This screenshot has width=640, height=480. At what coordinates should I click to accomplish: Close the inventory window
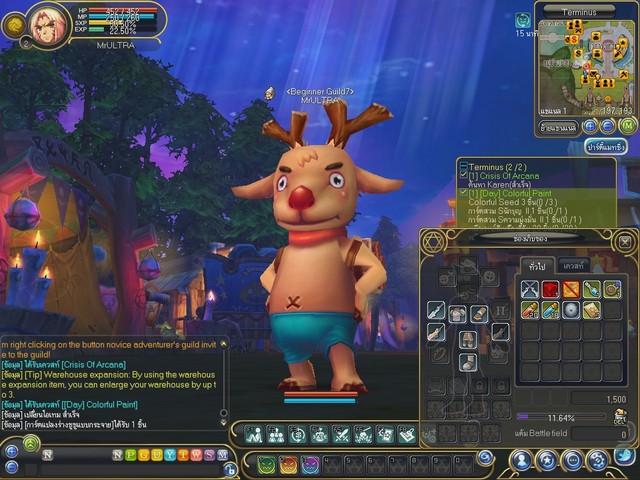coord(623,242)
